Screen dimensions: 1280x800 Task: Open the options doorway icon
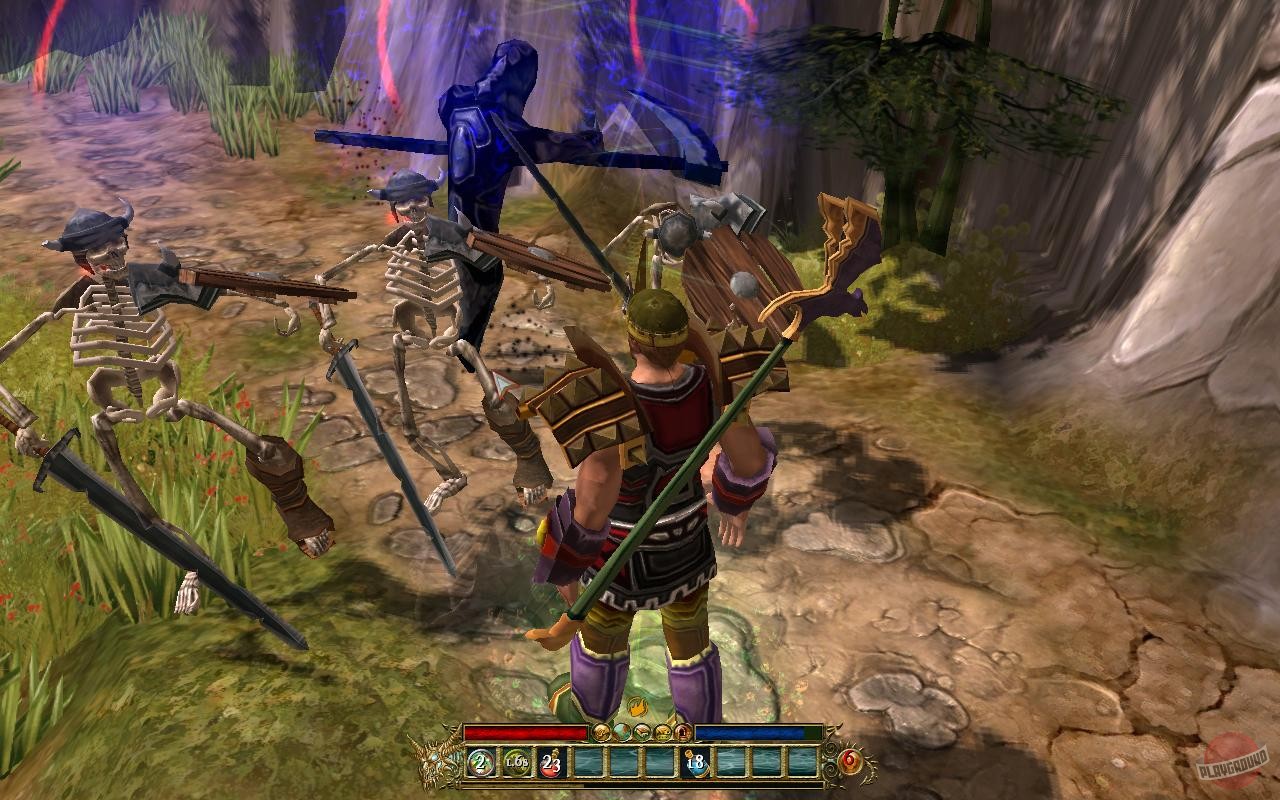[x=681, y=732]
